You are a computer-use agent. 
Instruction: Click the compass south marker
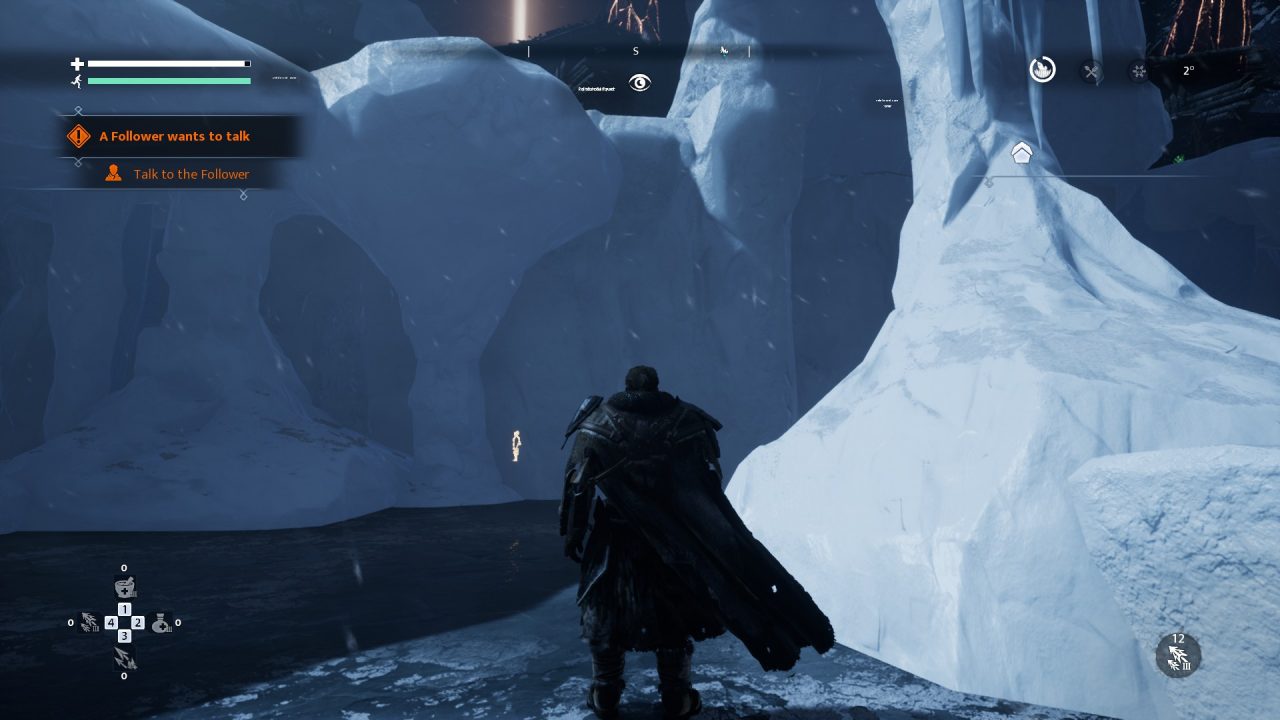tap(635, 51)
